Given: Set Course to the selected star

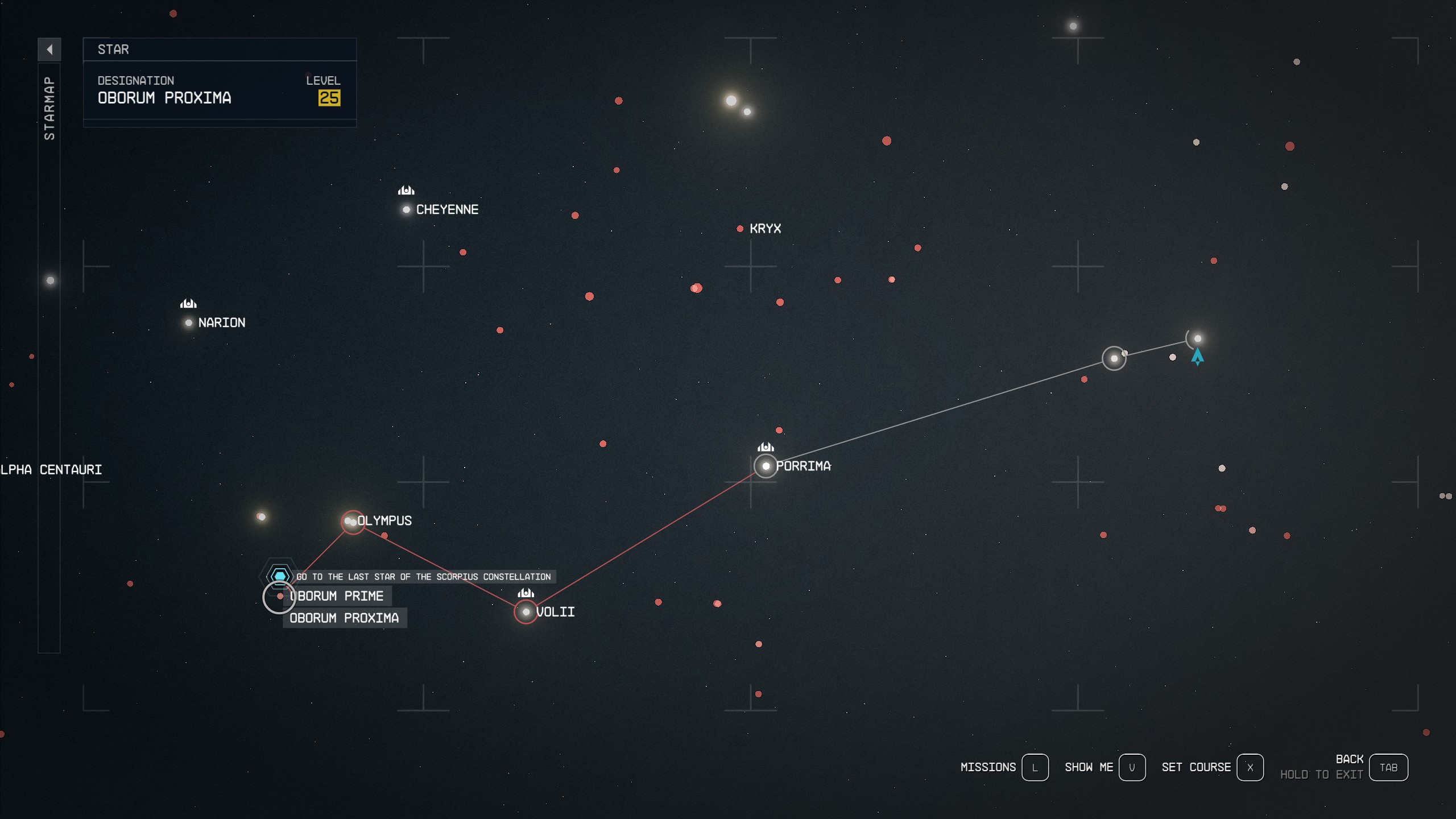Looking at the screenshot, I should (1250, 767).
